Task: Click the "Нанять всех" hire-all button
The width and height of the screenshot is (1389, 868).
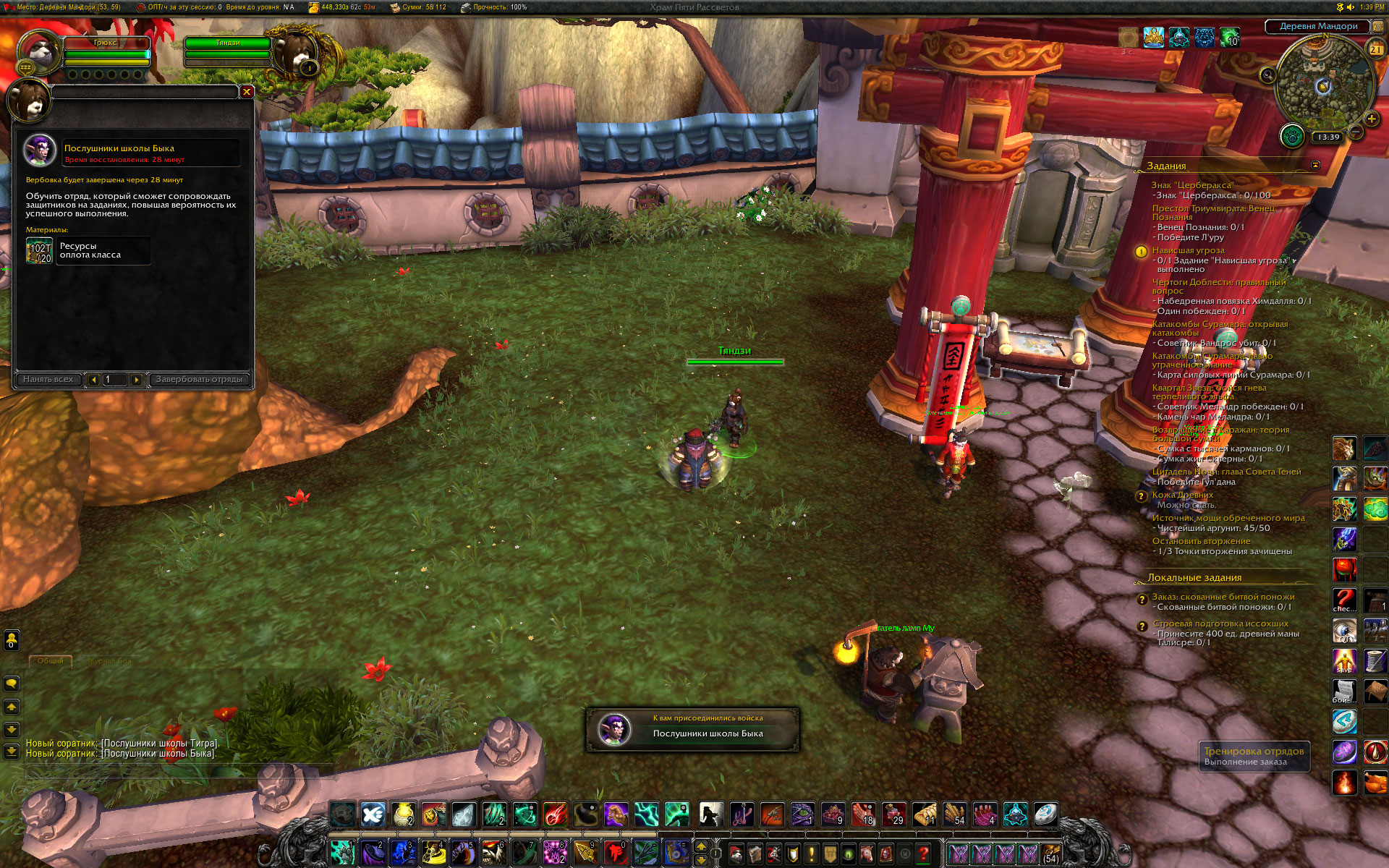Action: click(x=48, y=379)
